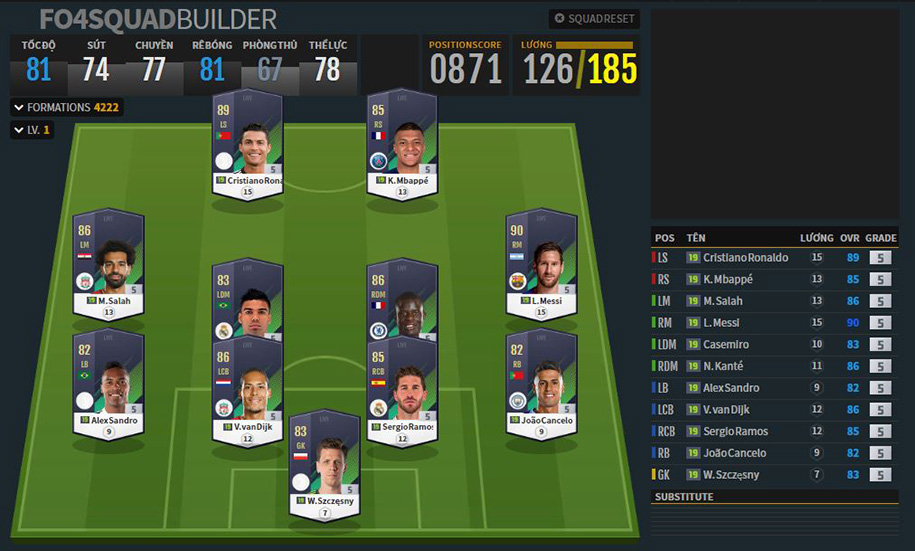Click N. Kanté's RDM card
The image size is (915, 551).
point(403,300)
